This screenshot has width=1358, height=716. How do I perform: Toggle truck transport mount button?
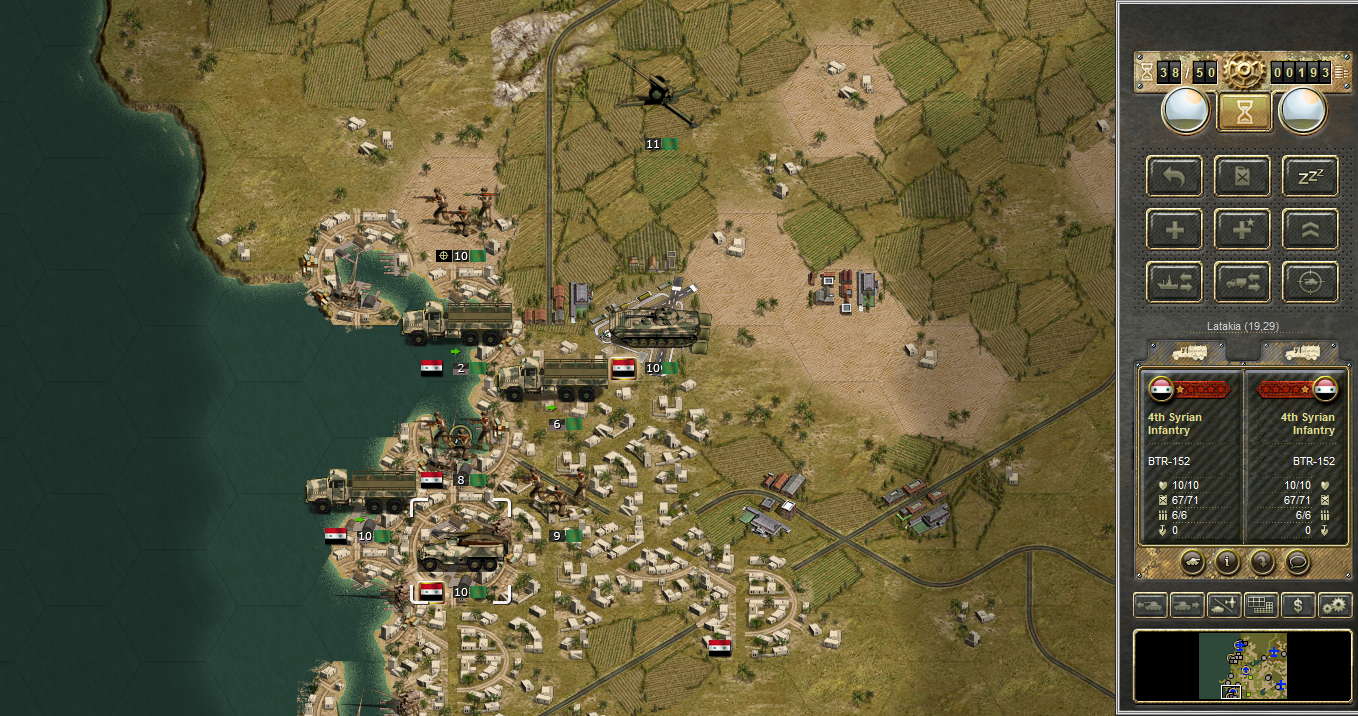click(x=1243, y=282)
